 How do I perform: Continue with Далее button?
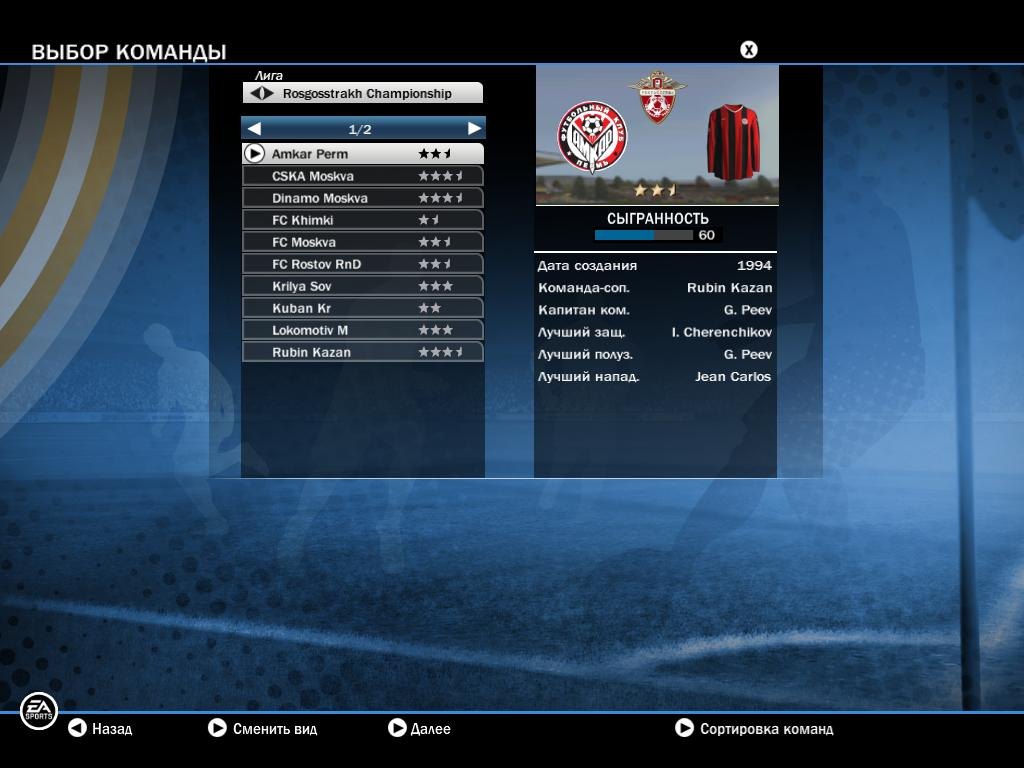[x=419, y=729]
